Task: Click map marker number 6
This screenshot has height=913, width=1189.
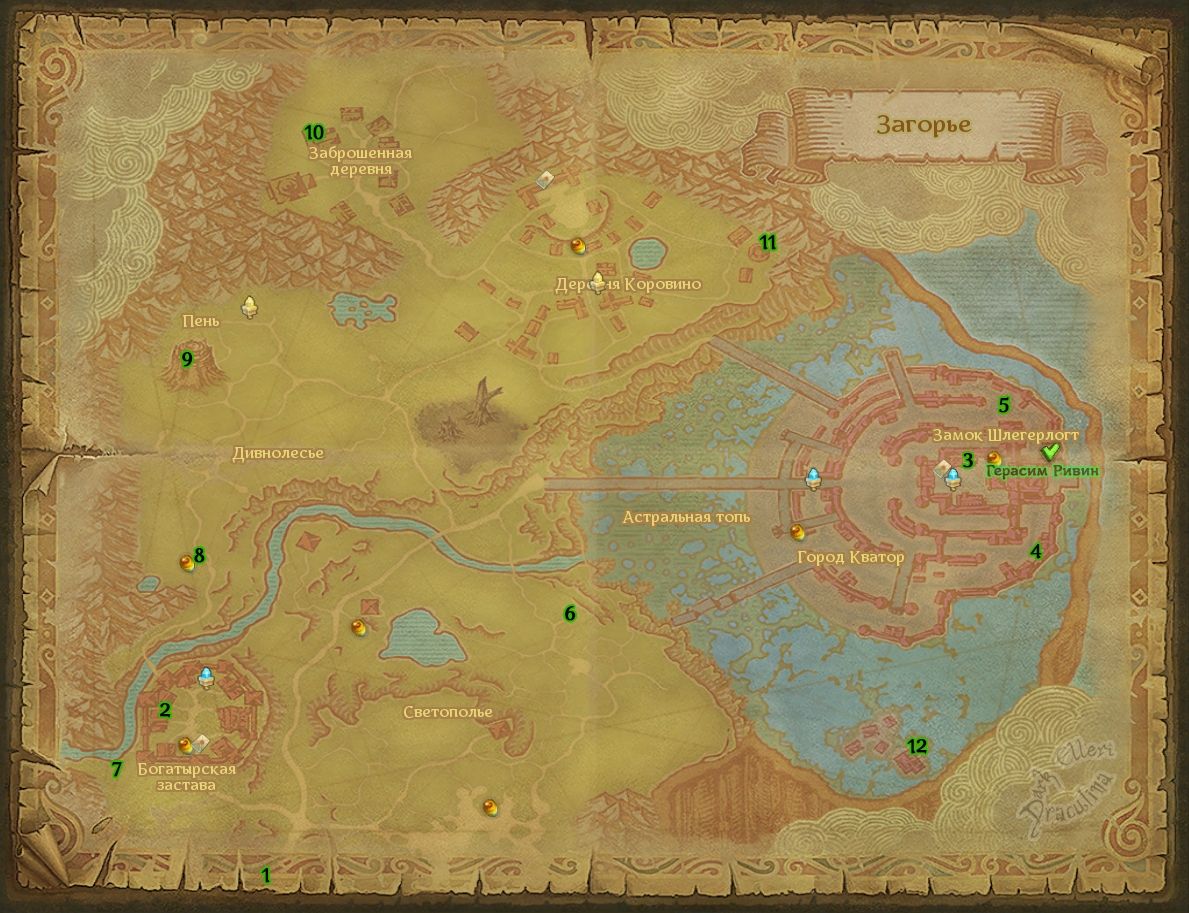Action: (x=570, y=613)
